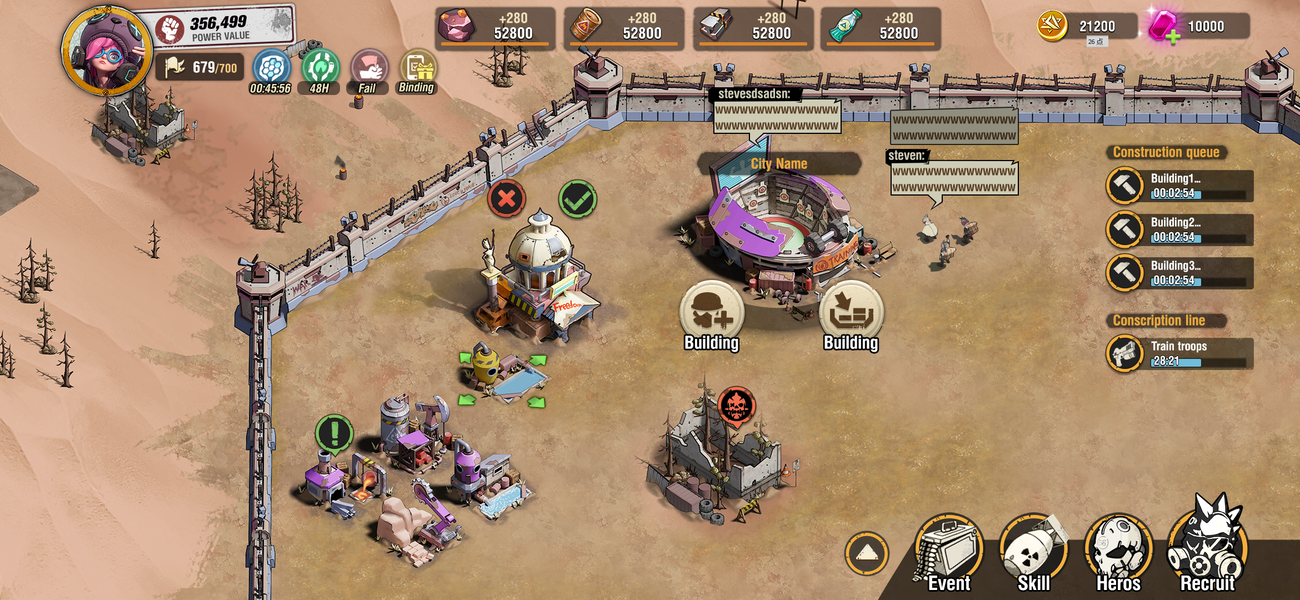The image size is (1300, 600).
Task: Open the pink-haired commander avatar profile
Action: tap(106, 47)
